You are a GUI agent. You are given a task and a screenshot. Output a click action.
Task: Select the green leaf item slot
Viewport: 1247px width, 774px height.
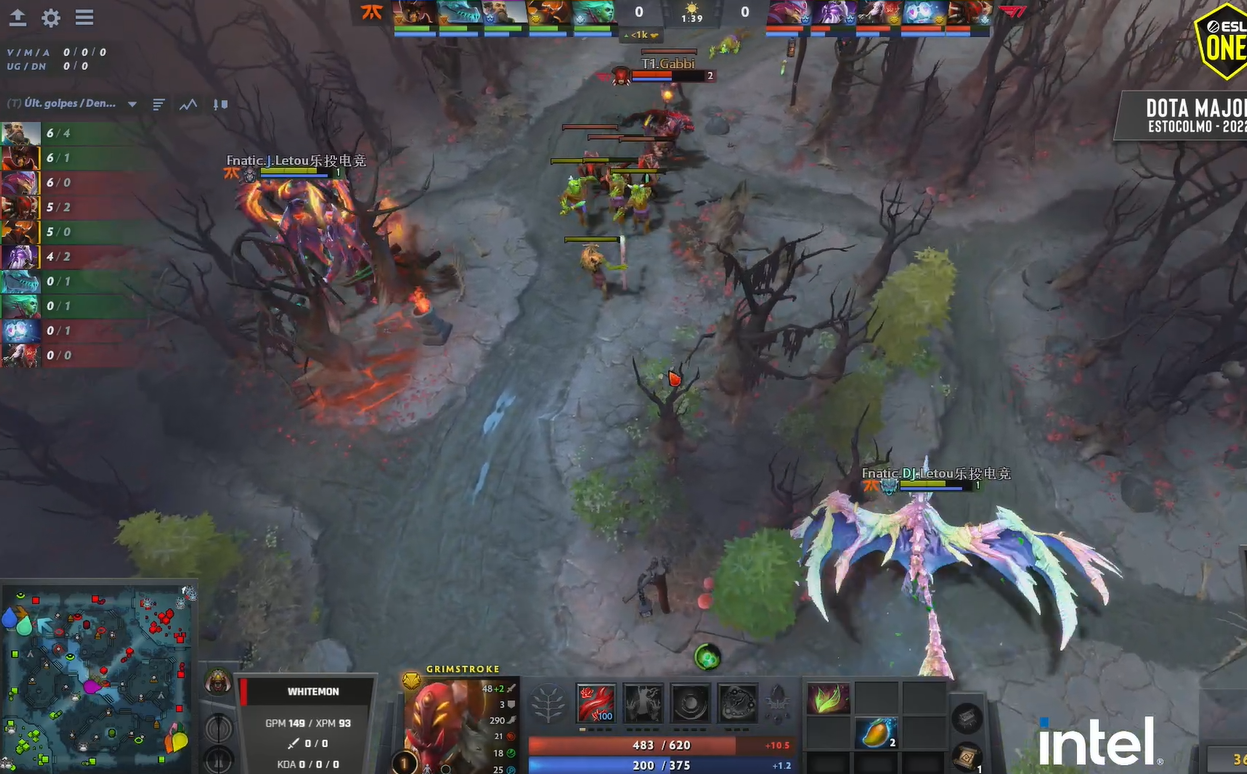click(828, 698)
